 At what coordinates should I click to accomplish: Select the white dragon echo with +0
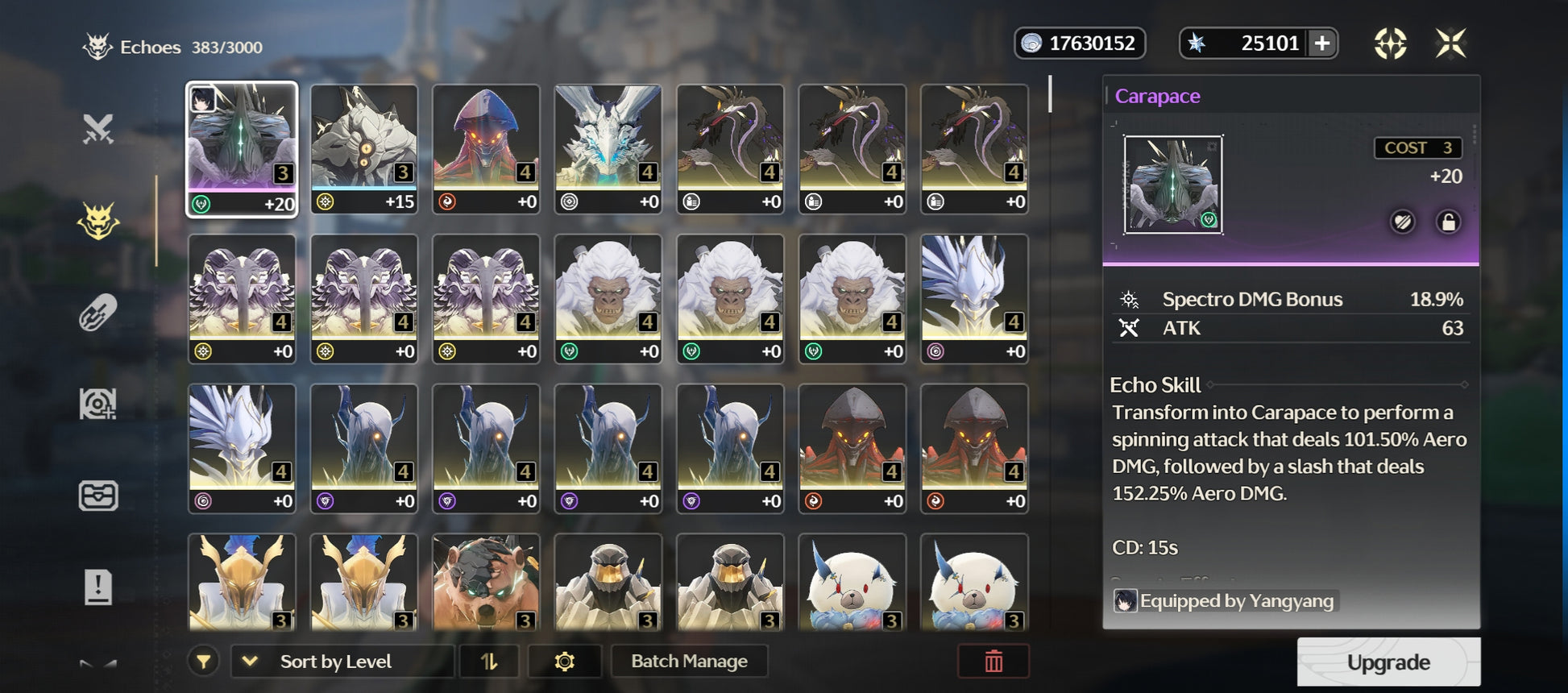pos(608,149)
